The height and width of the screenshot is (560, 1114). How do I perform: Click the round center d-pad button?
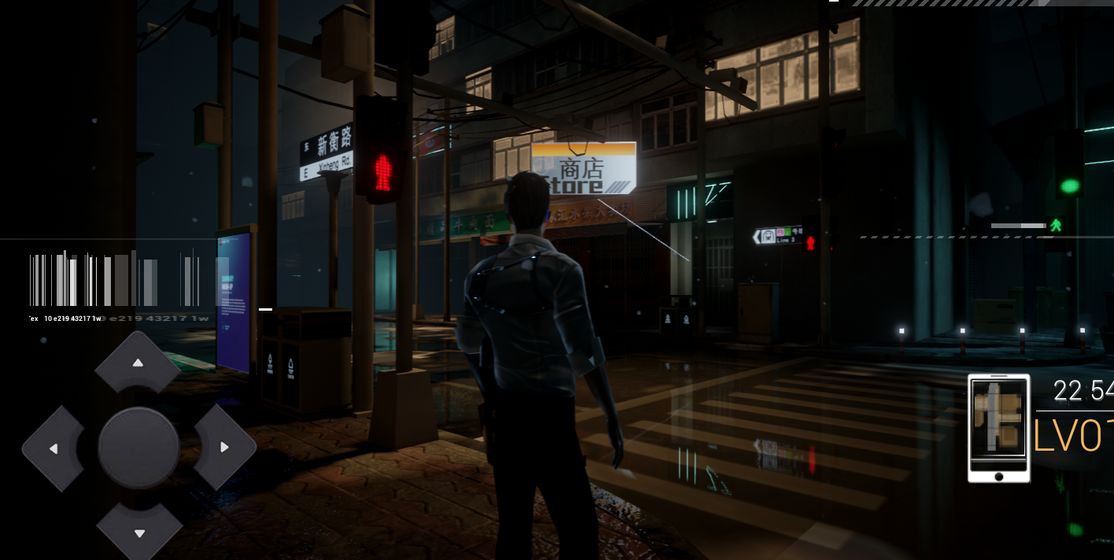(138, 447)
